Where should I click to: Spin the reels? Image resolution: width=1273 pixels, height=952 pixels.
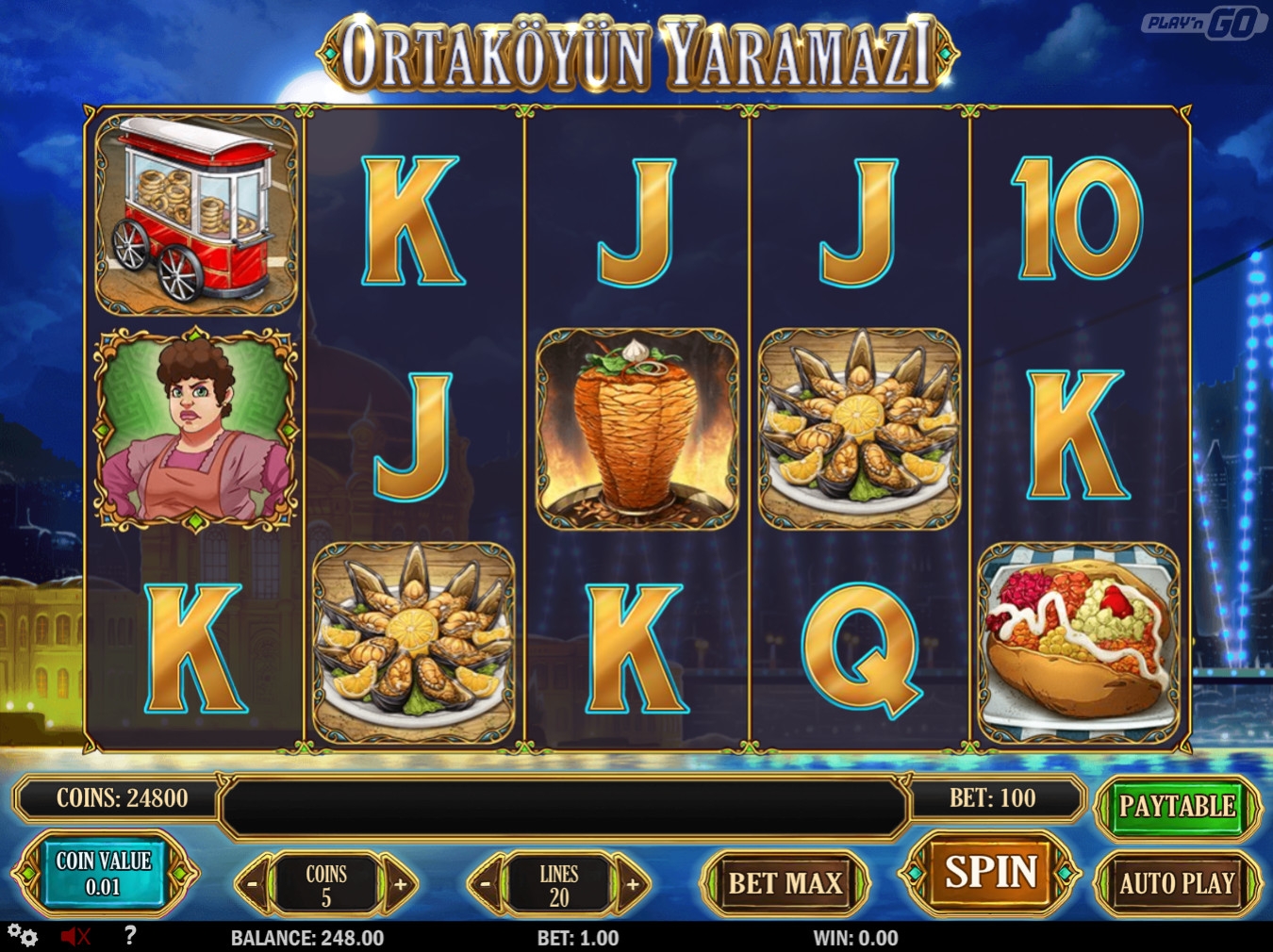pos(990,873)
